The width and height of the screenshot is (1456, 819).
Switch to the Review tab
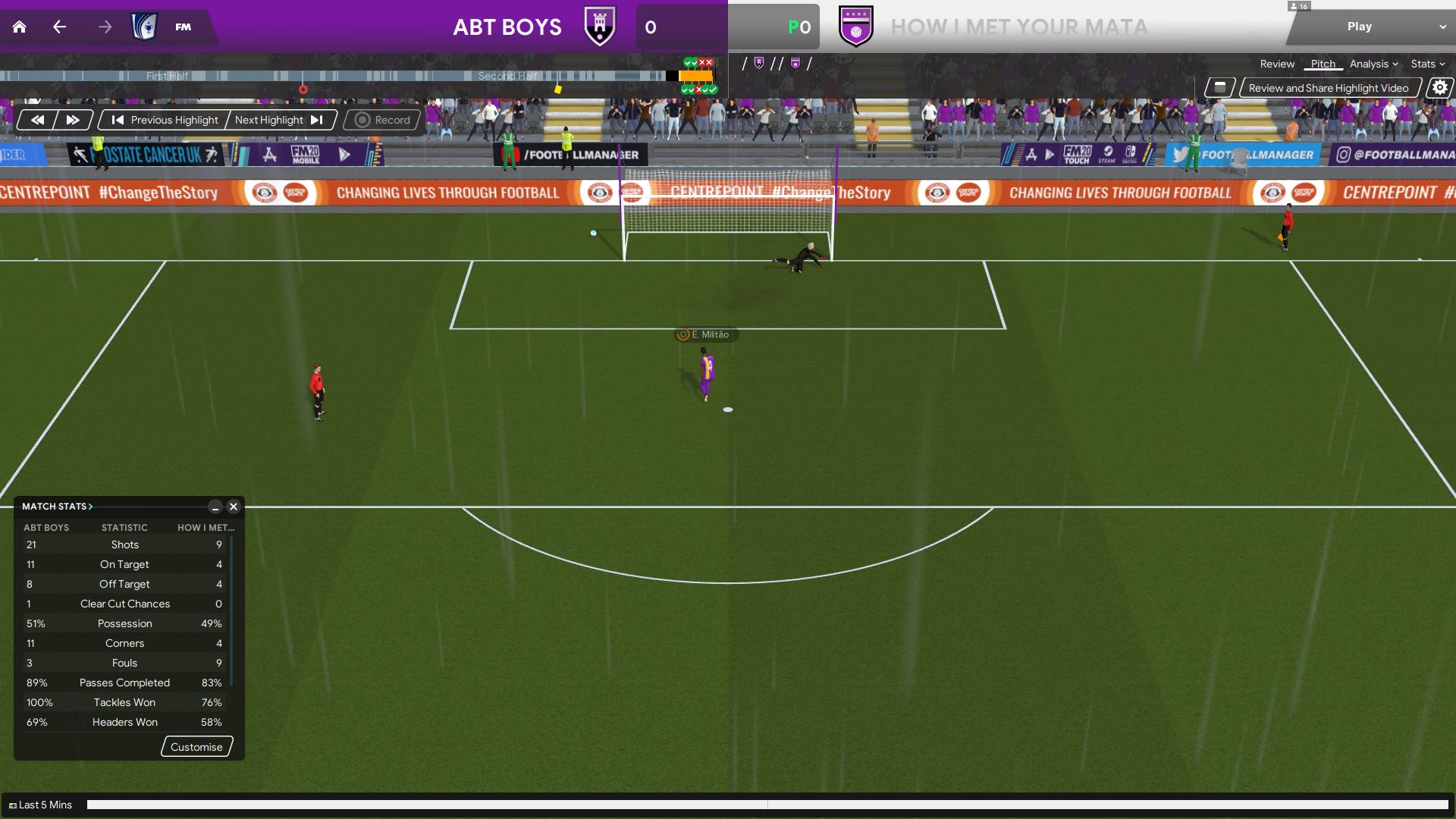tap(1277, 64)
